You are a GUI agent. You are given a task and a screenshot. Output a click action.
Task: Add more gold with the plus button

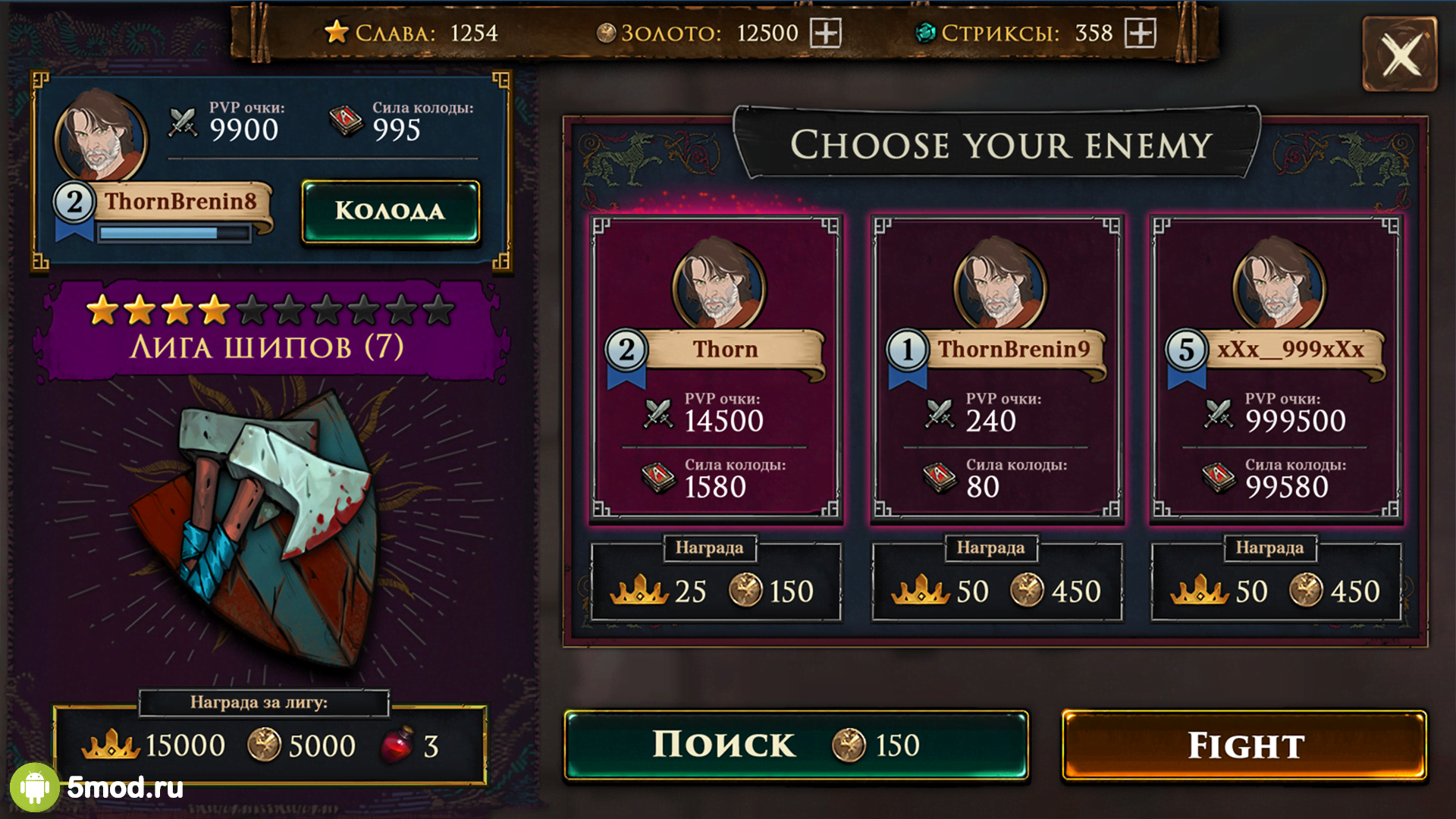[826, 33]
